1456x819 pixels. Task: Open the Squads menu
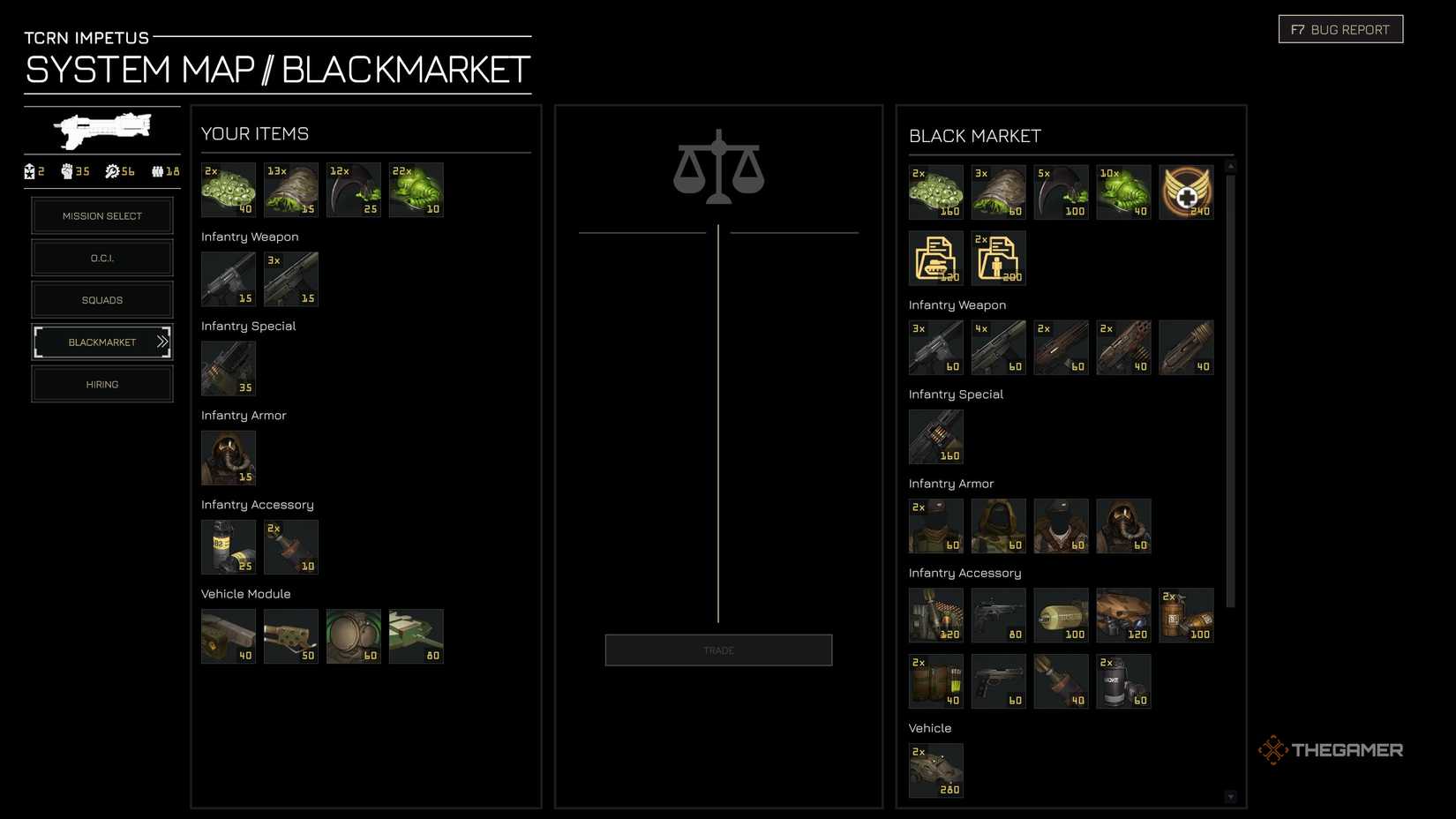click(101, 299)
